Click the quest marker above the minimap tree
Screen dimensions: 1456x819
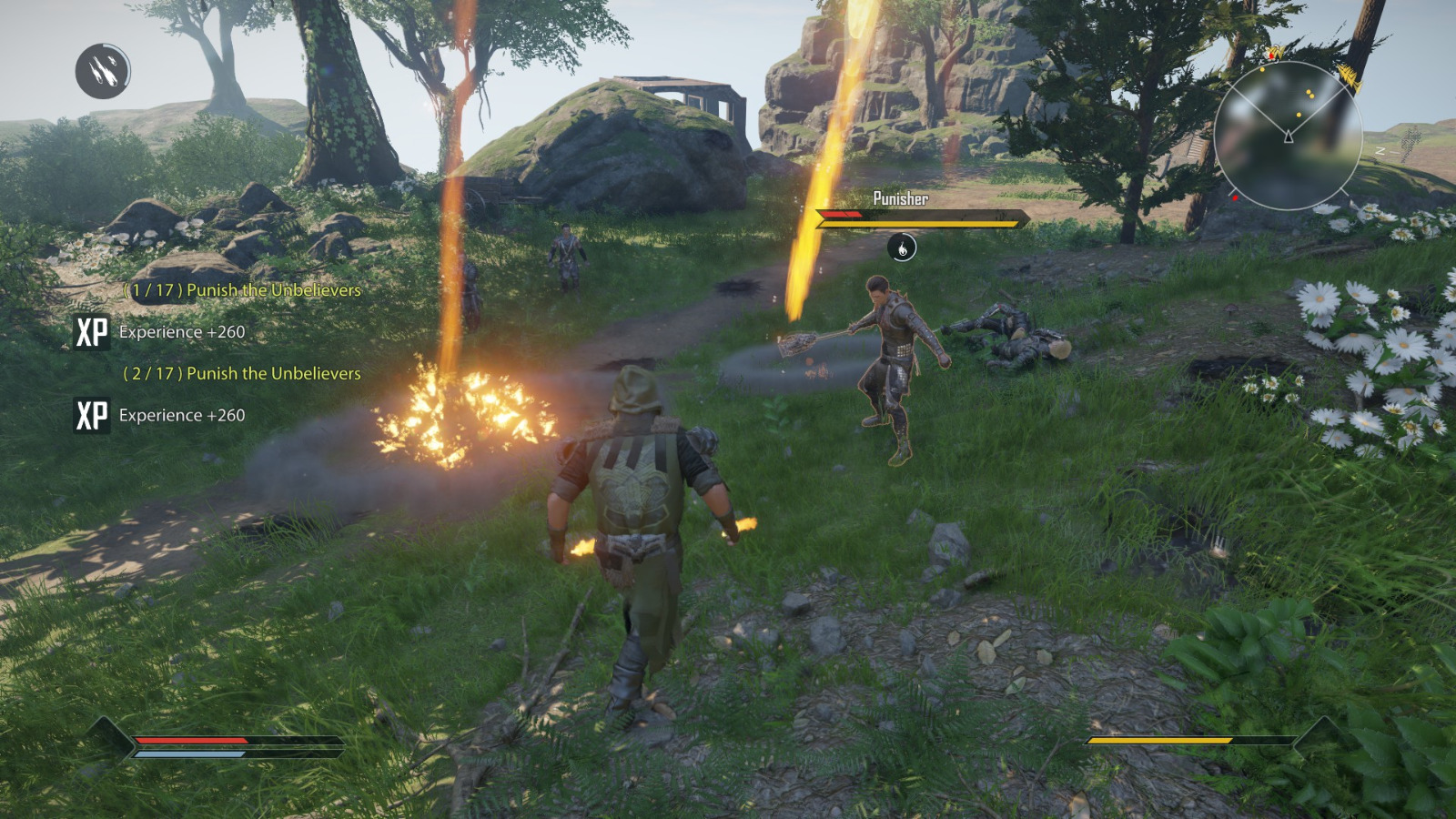[1271, 53]
